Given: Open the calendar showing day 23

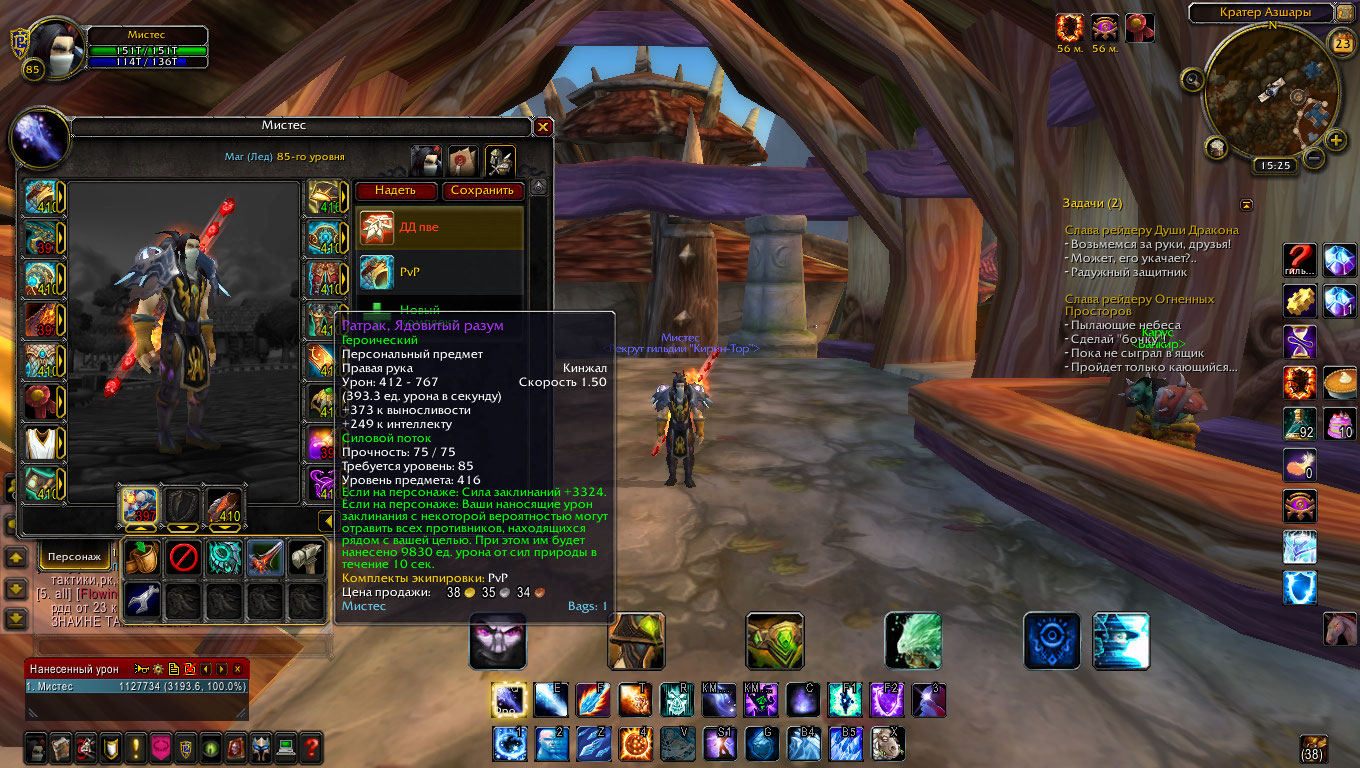Looking at the screenshot, I should 1343,43.
